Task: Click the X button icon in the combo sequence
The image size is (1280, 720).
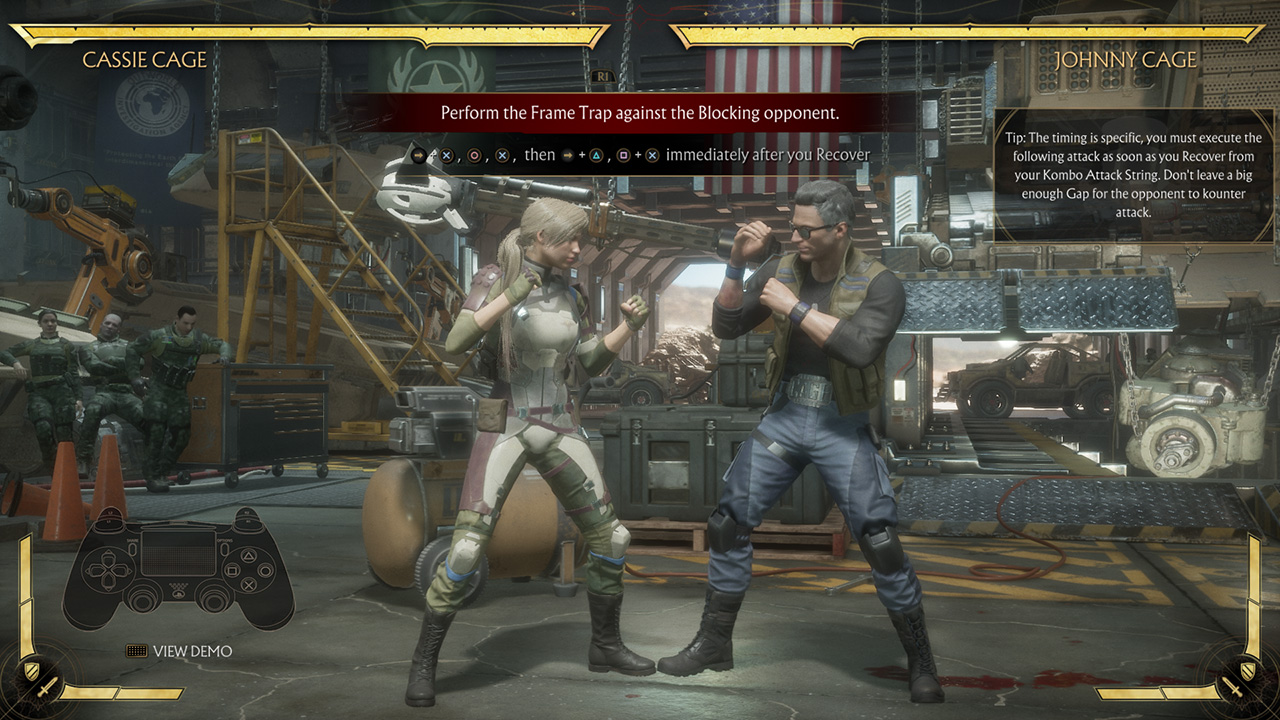Action: coord(446,155)
